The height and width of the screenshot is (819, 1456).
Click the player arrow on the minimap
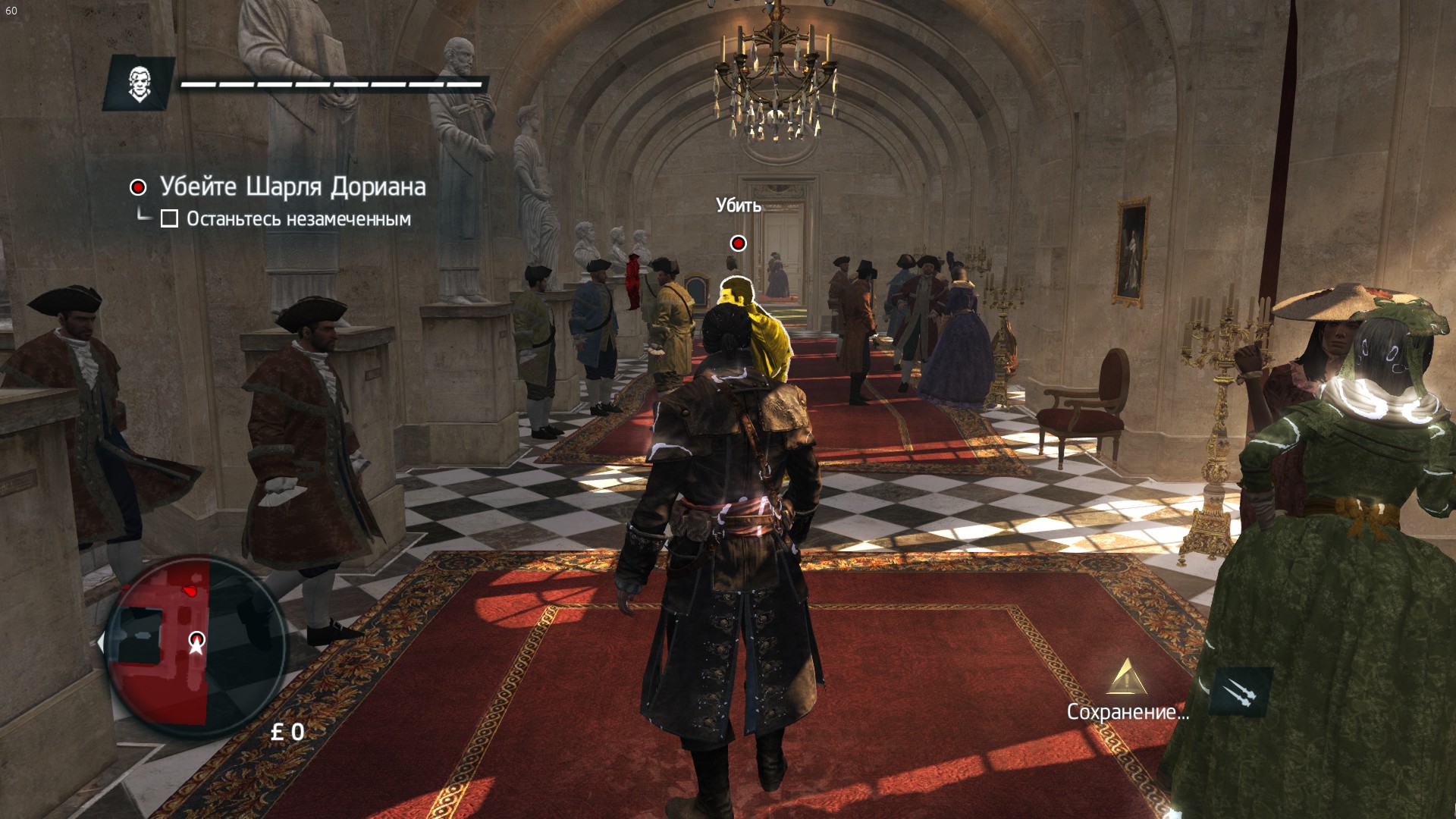pyautogui.click(x=196, y=642)
